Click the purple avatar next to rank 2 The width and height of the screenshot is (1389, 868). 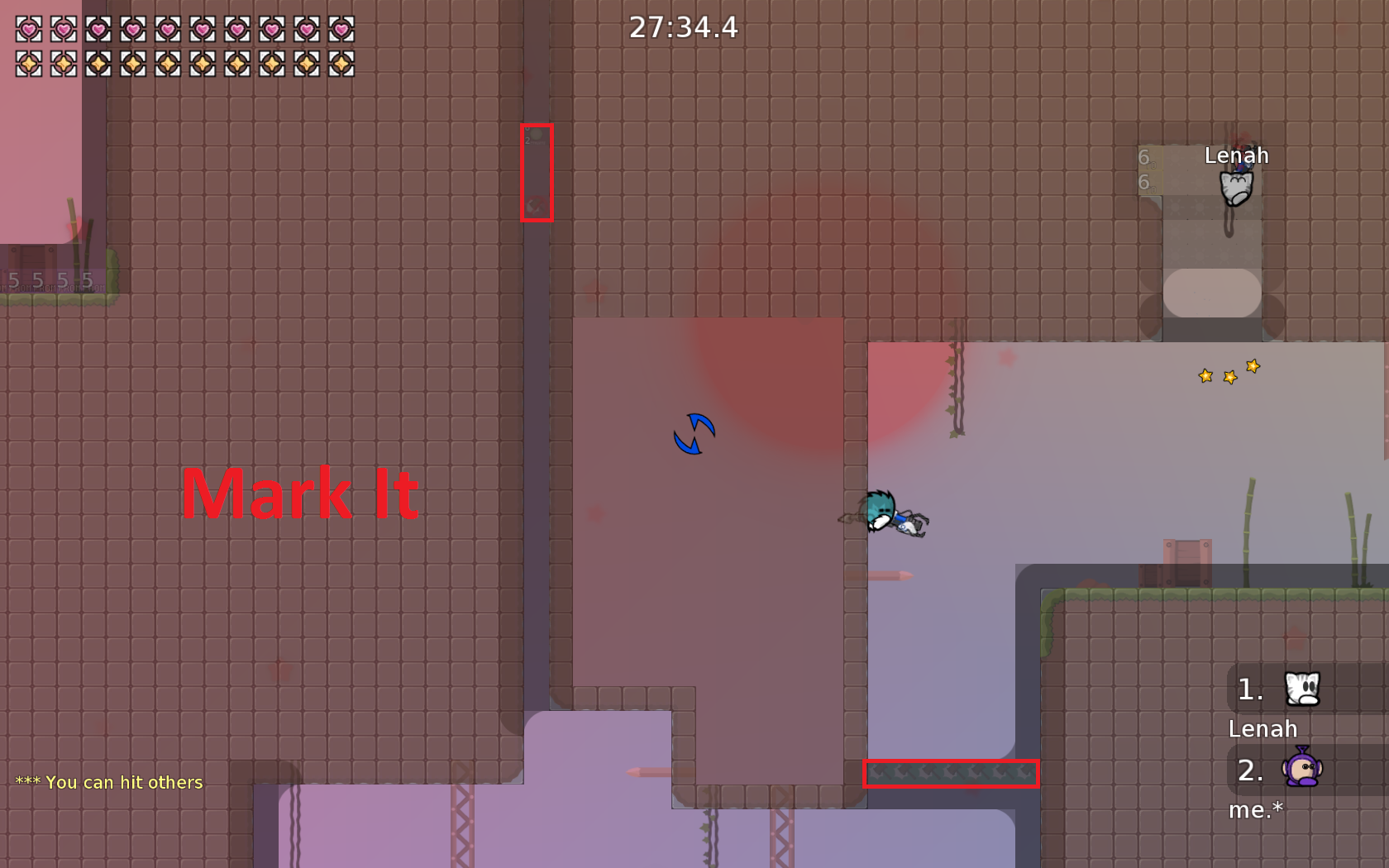1304,771
